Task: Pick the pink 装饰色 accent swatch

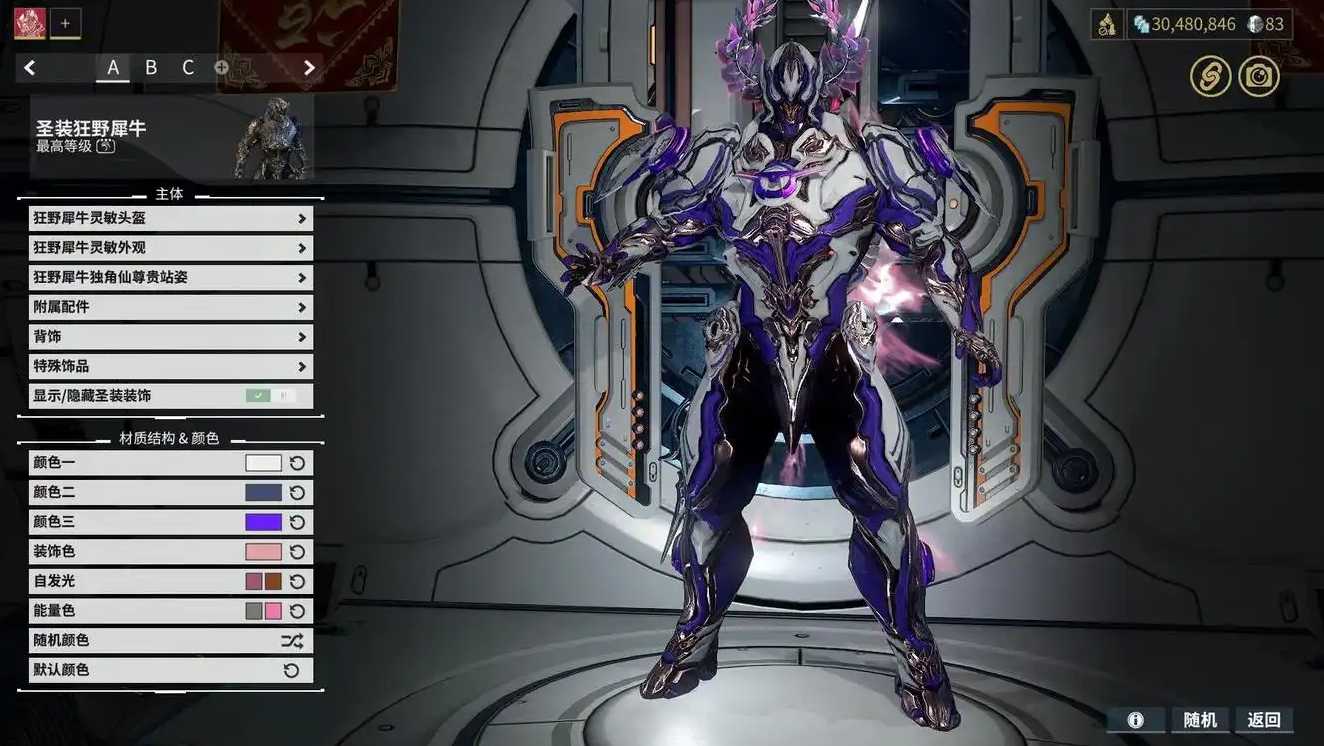Action: tap(263, 551)
